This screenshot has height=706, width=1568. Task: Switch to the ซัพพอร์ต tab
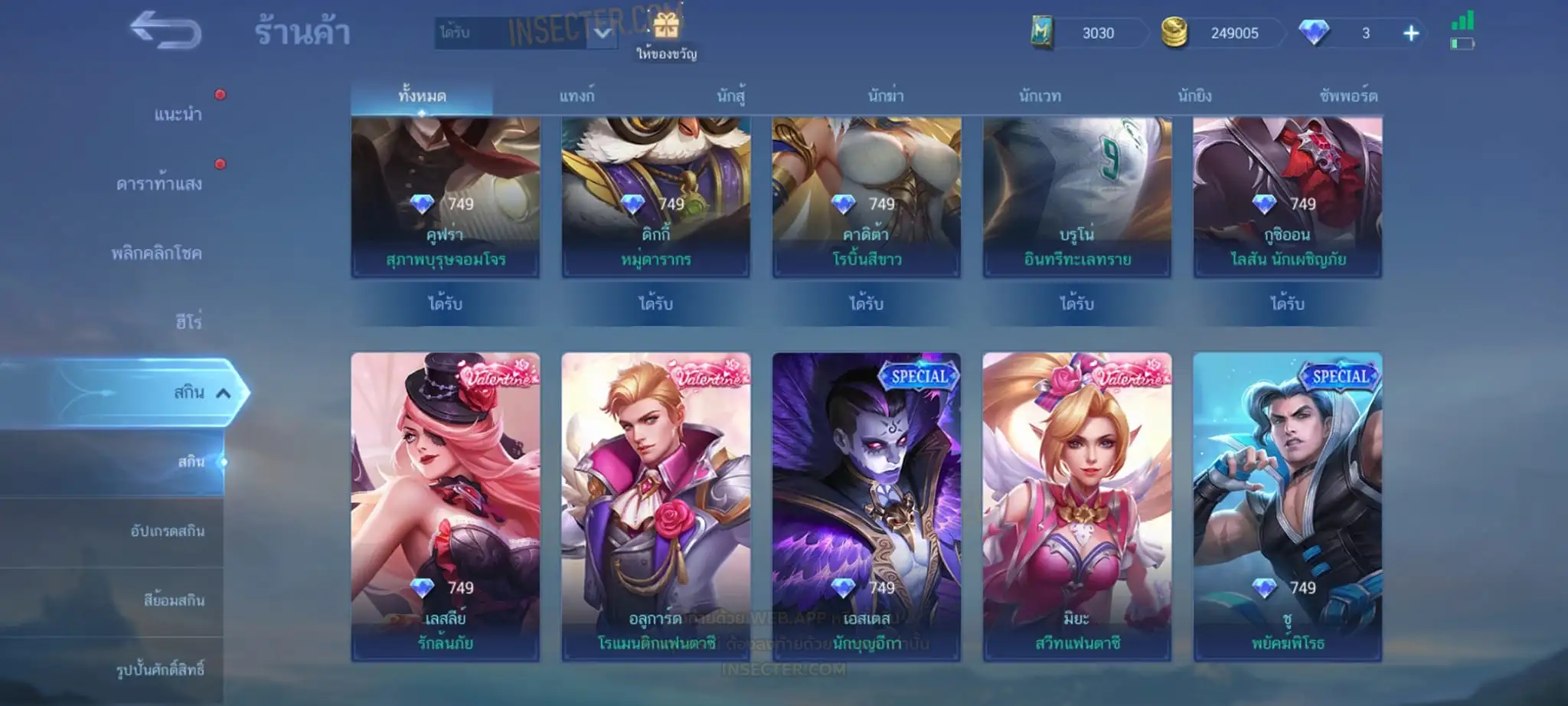1348,96
